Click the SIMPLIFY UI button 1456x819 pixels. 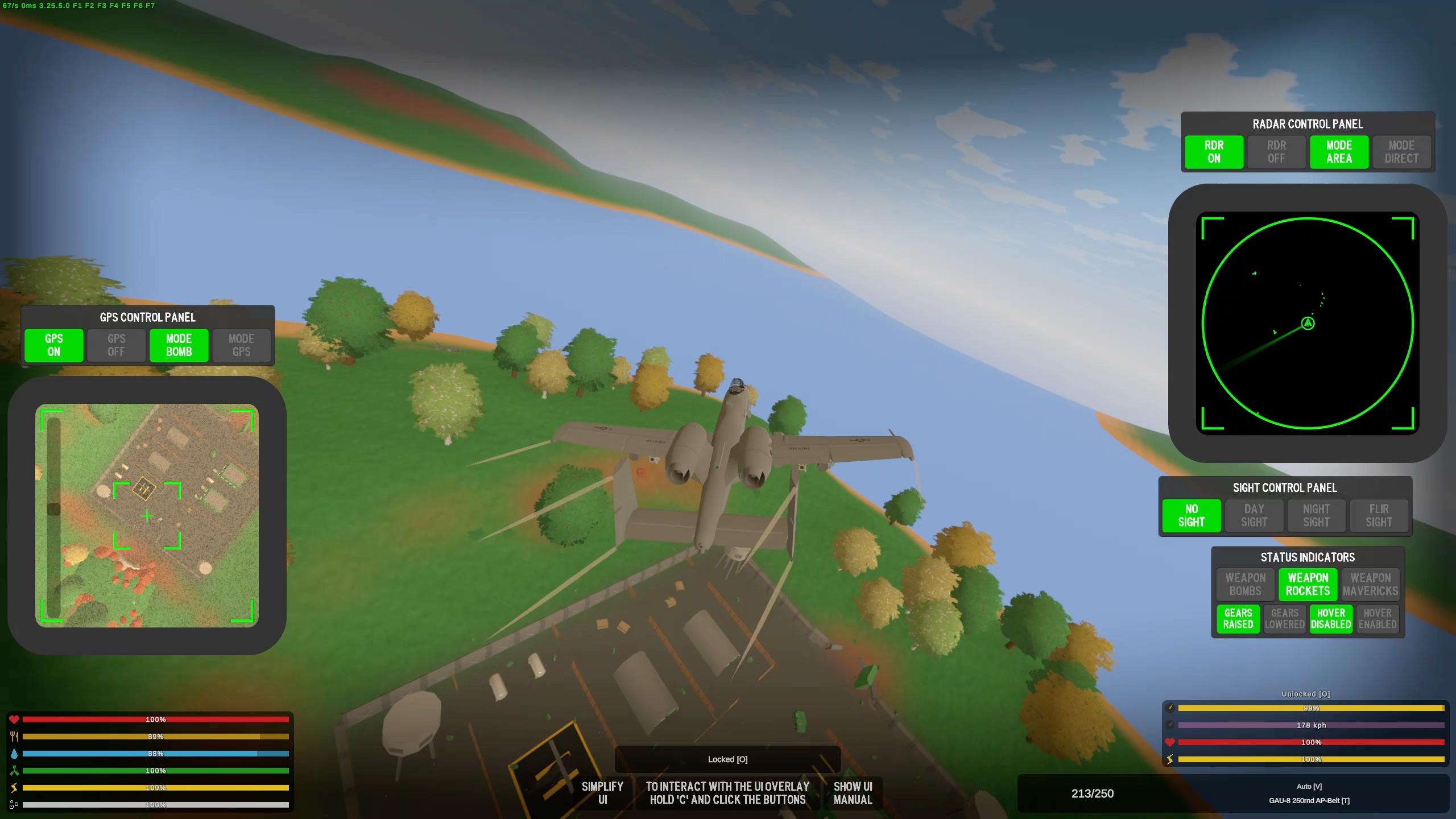click(x=602, y=793)
